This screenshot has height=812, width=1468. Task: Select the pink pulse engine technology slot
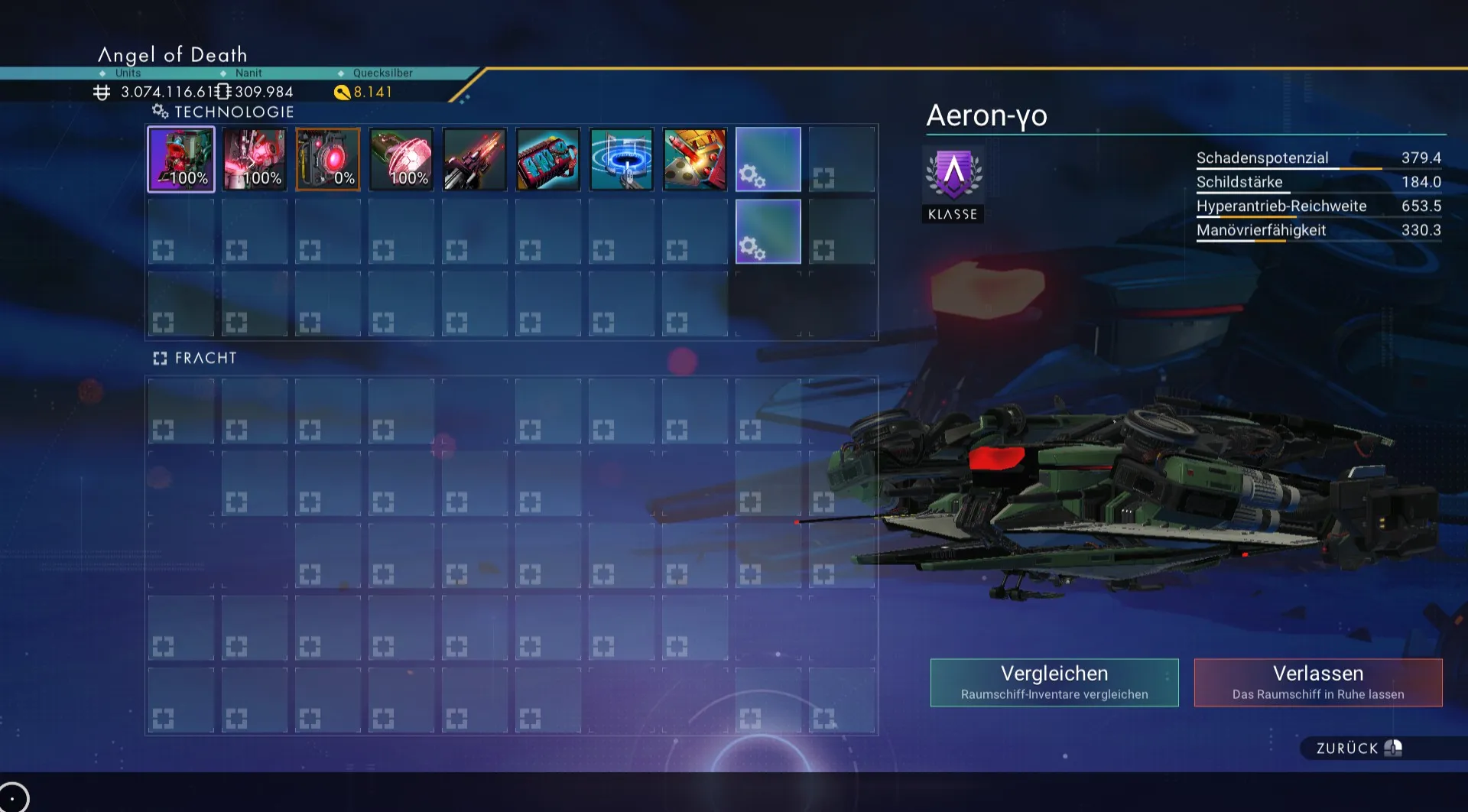[x=255, y=159]
